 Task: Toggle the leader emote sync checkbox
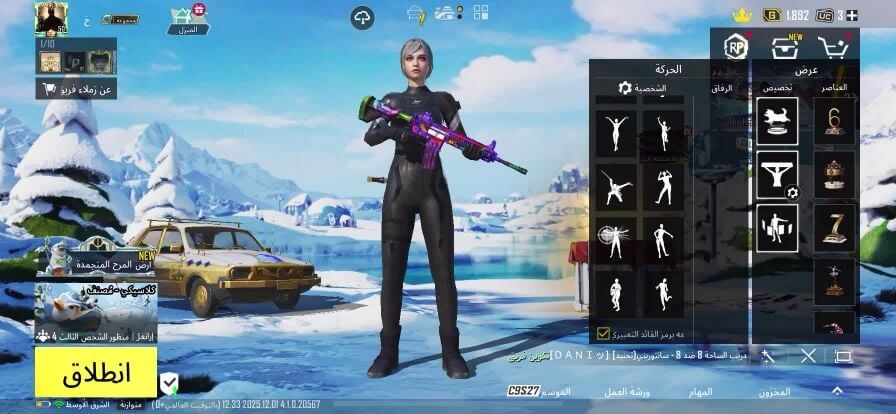pos(604,333)
